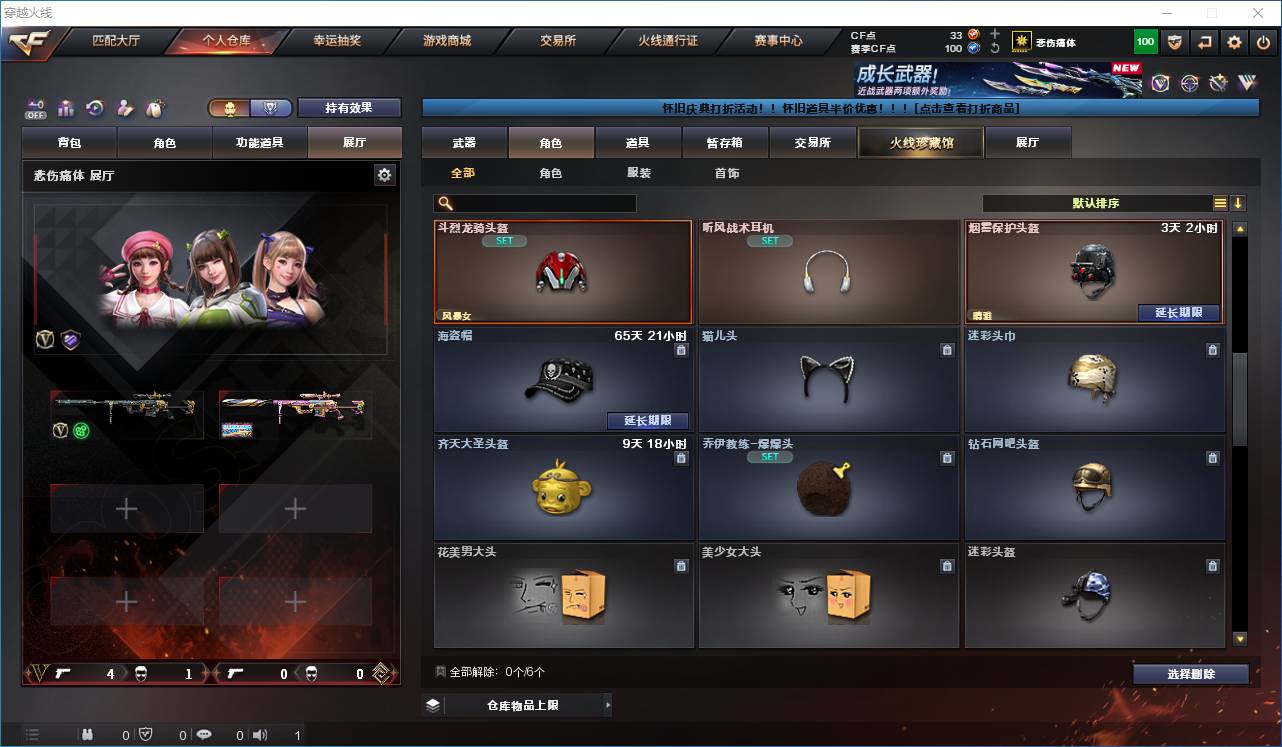This screenshot has width=1282, height=747.
Task: Expand the 仓库物品上限 arrow control
Action: click(x=608, y=705)
